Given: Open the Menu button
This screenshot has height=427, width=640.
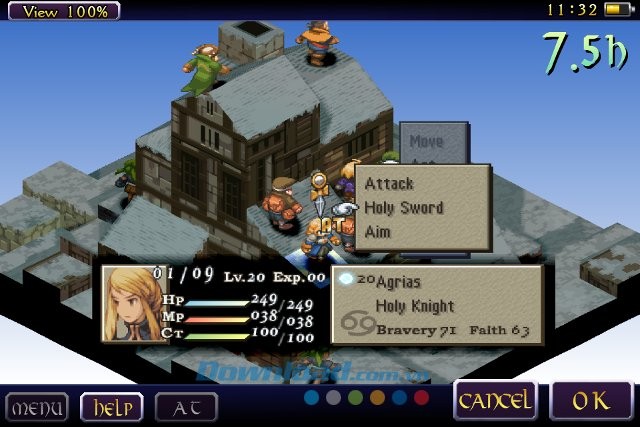Looking at the screenshot, I should pyautogui.click(x=37, y=407).
